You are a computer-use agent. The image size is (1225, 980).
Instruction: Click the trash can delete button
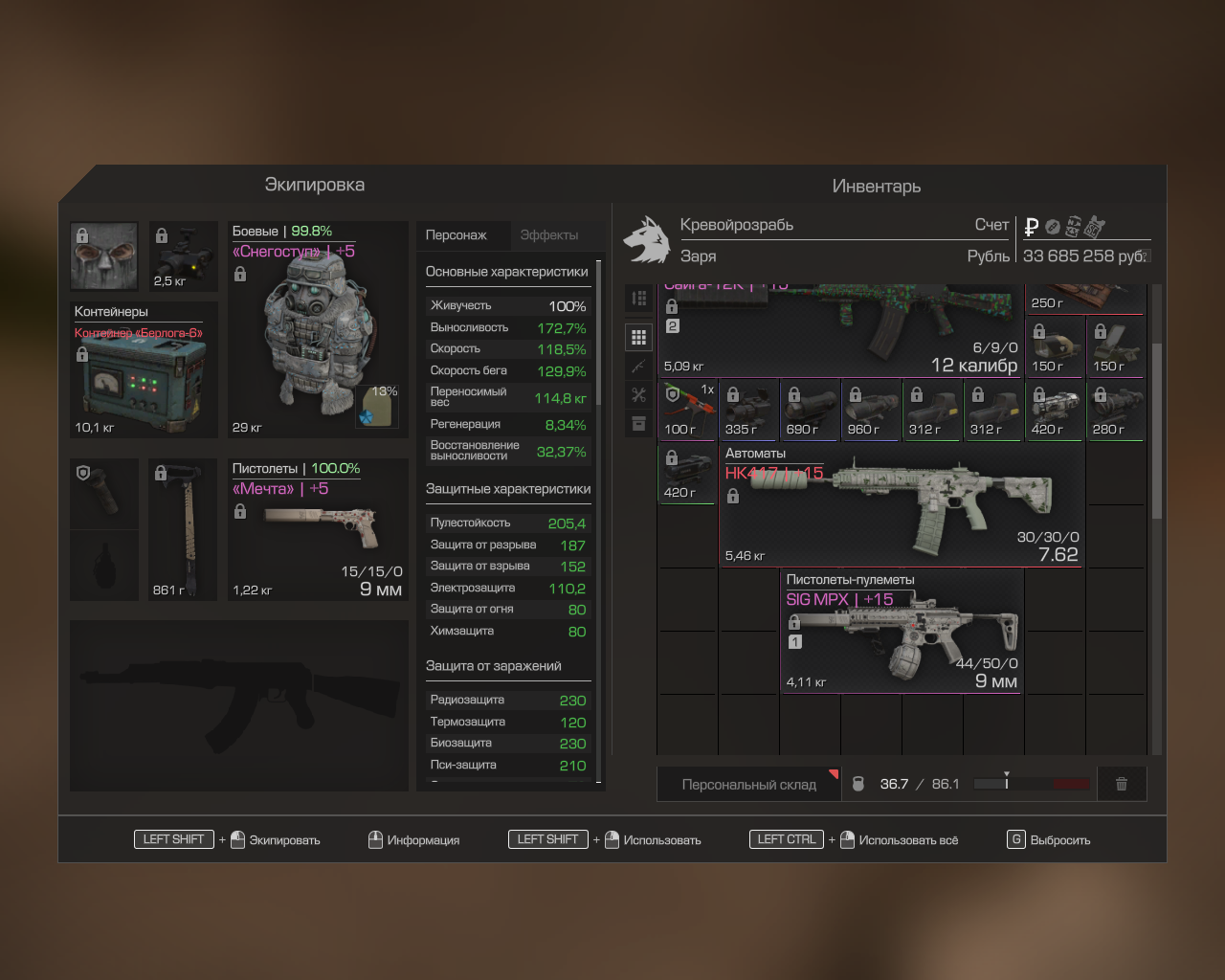1122,785
